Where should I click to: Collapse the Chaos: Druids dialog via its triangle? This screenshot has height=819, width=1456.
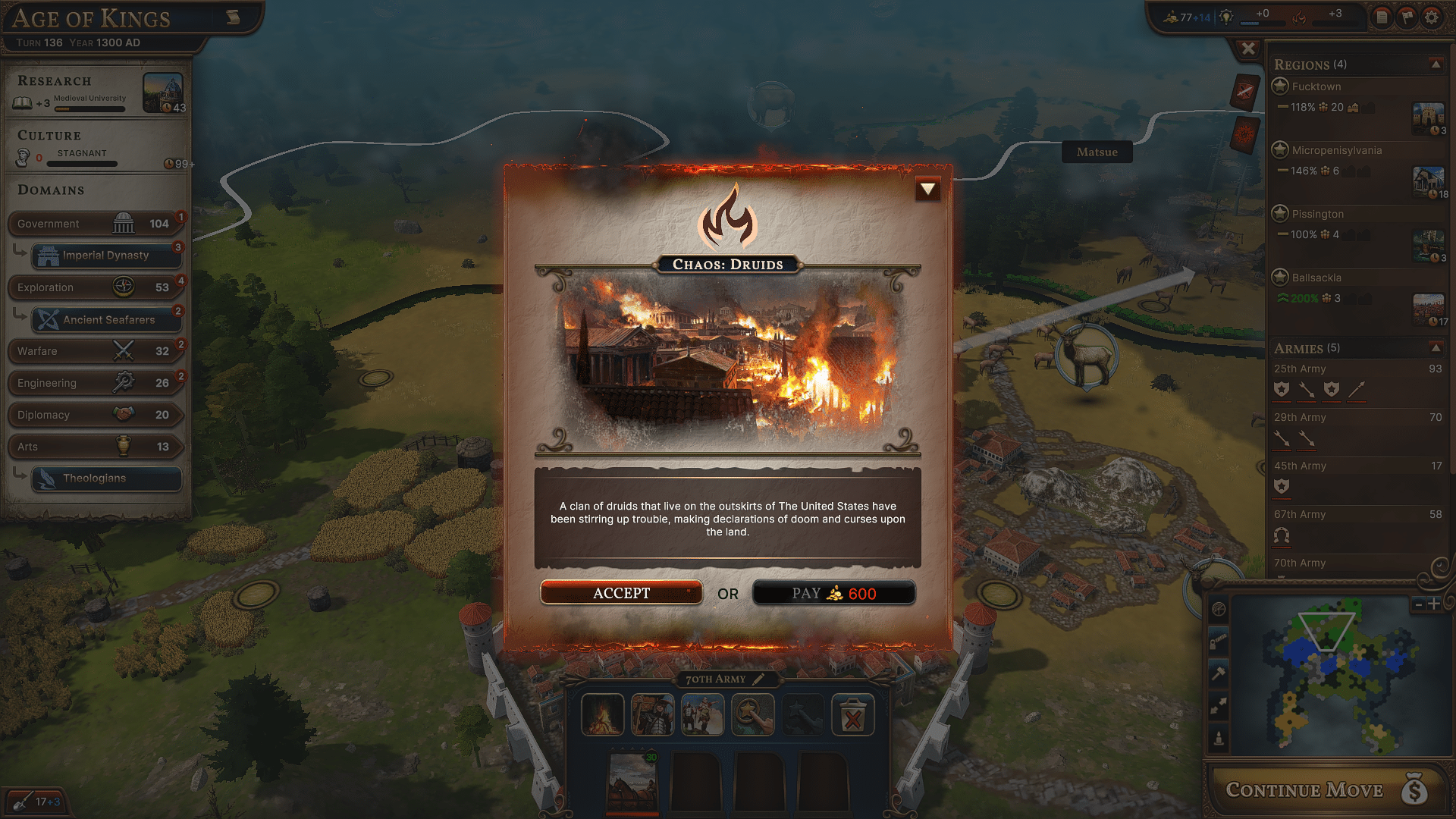point(927,190)
